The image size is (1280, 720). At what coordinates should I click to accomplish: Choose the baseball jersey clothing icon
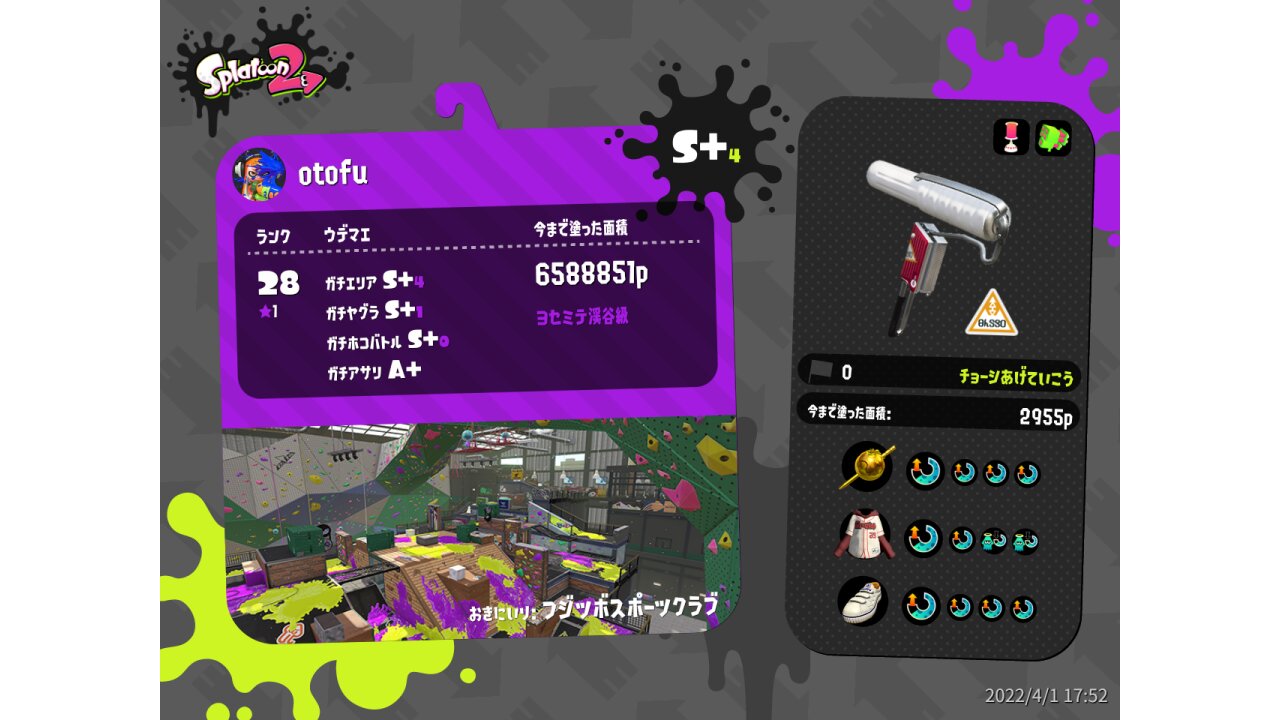(x=865, y=536)
